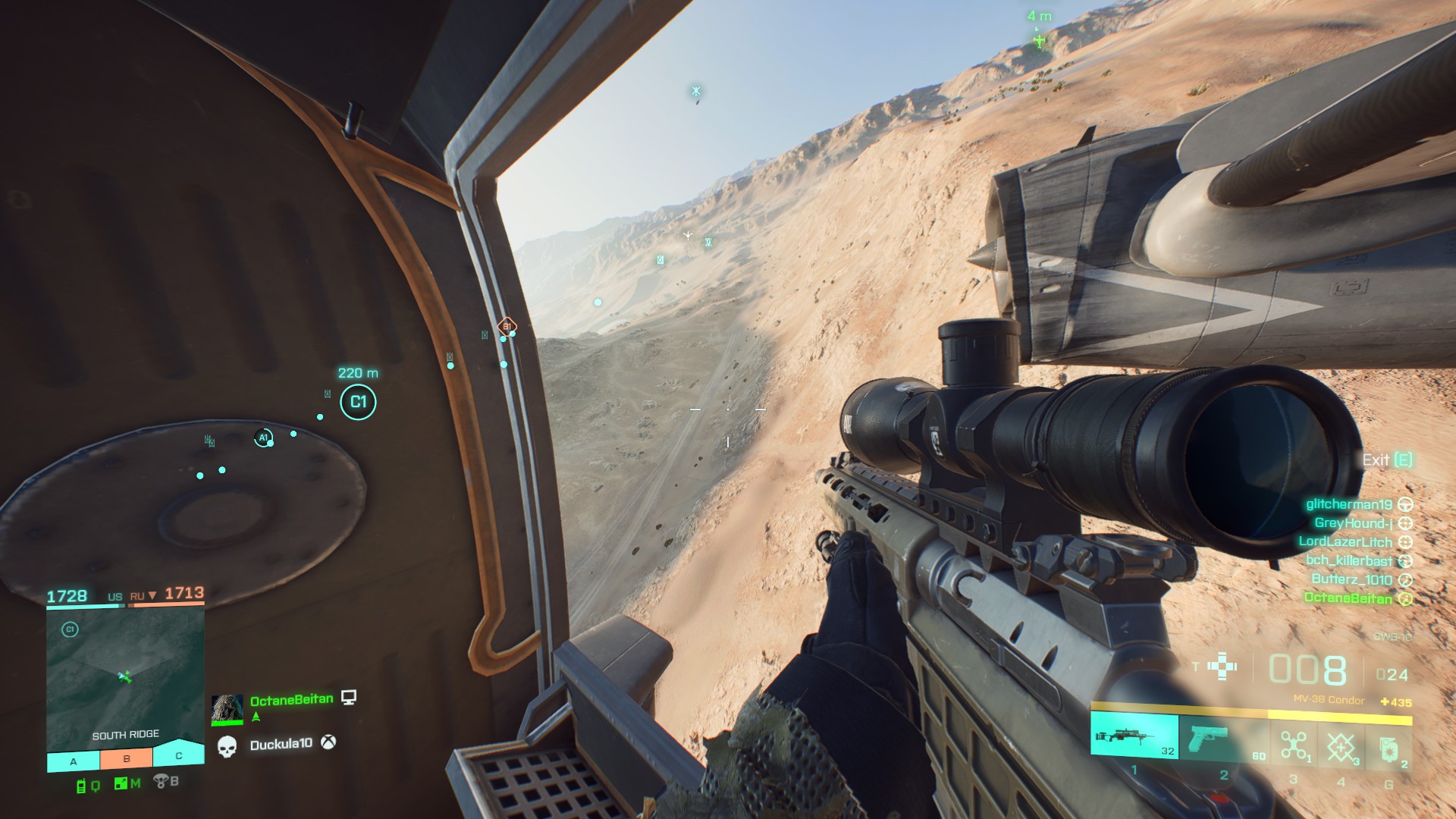Select downed squadmate Duckula10
The image size is (1456, 819).
(281, 745)
